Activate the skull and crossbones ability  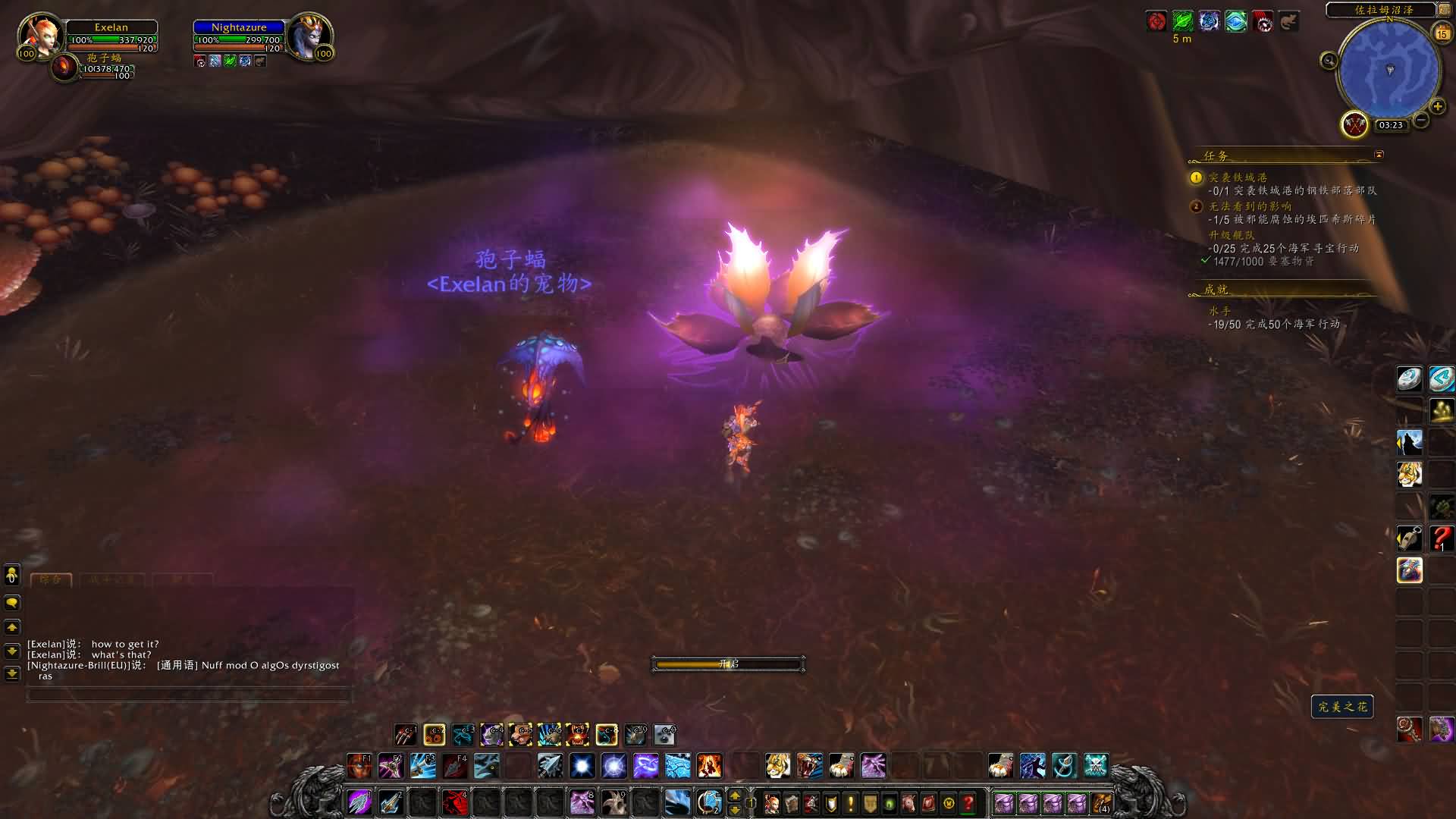(1096, 766)
